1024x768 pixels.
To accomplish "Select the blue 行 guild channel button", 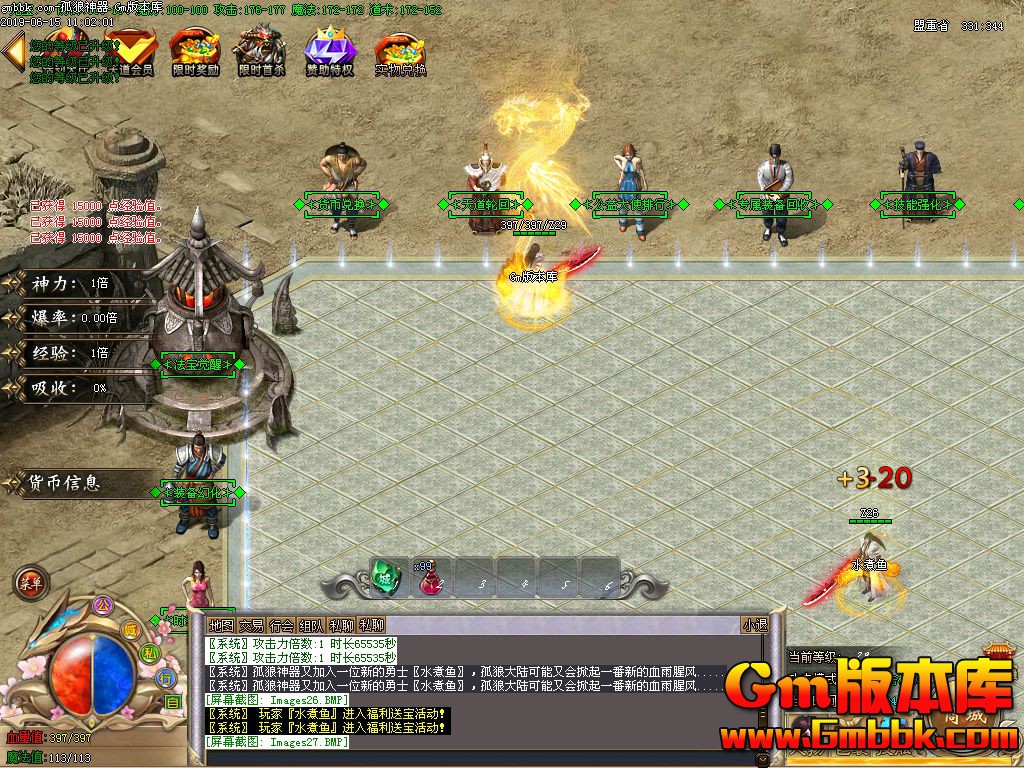I will [166, 679].
